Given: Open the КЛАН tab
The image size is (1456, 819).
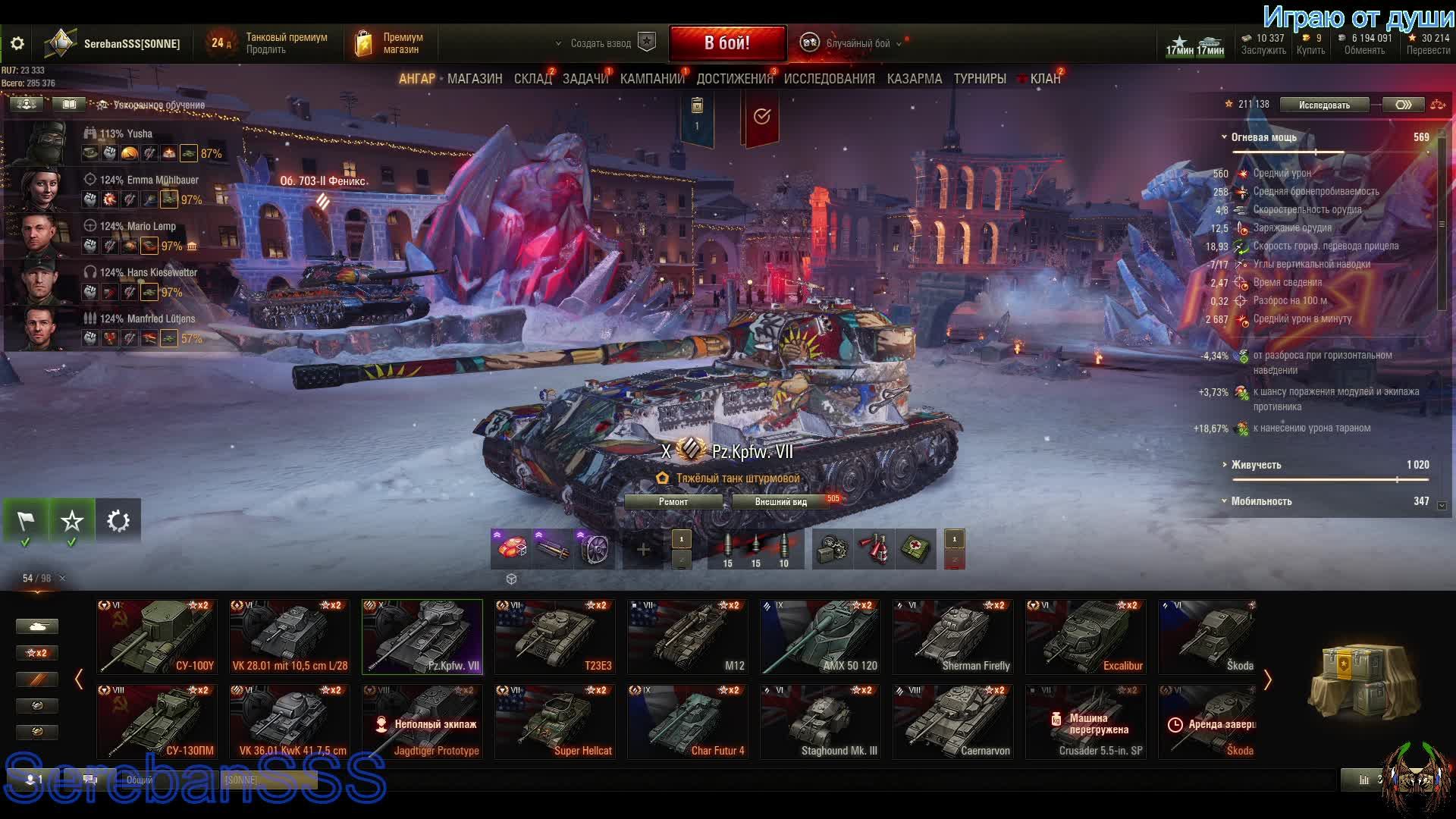Looking at the screenshot, I should point(1045,79).
